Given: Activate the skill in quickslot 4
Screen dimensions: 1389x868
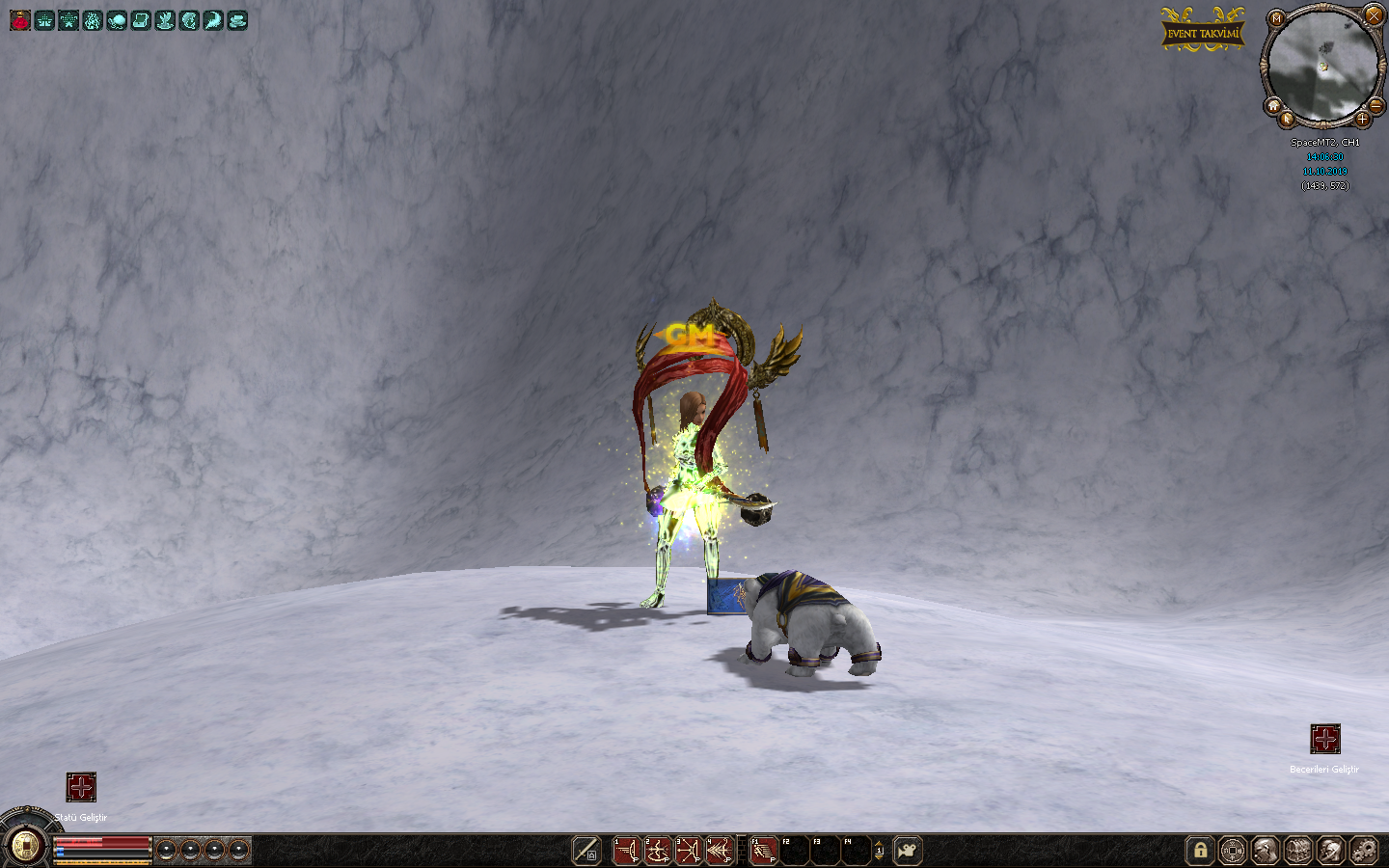Looking at the screenshot, I should coord(719,851).
